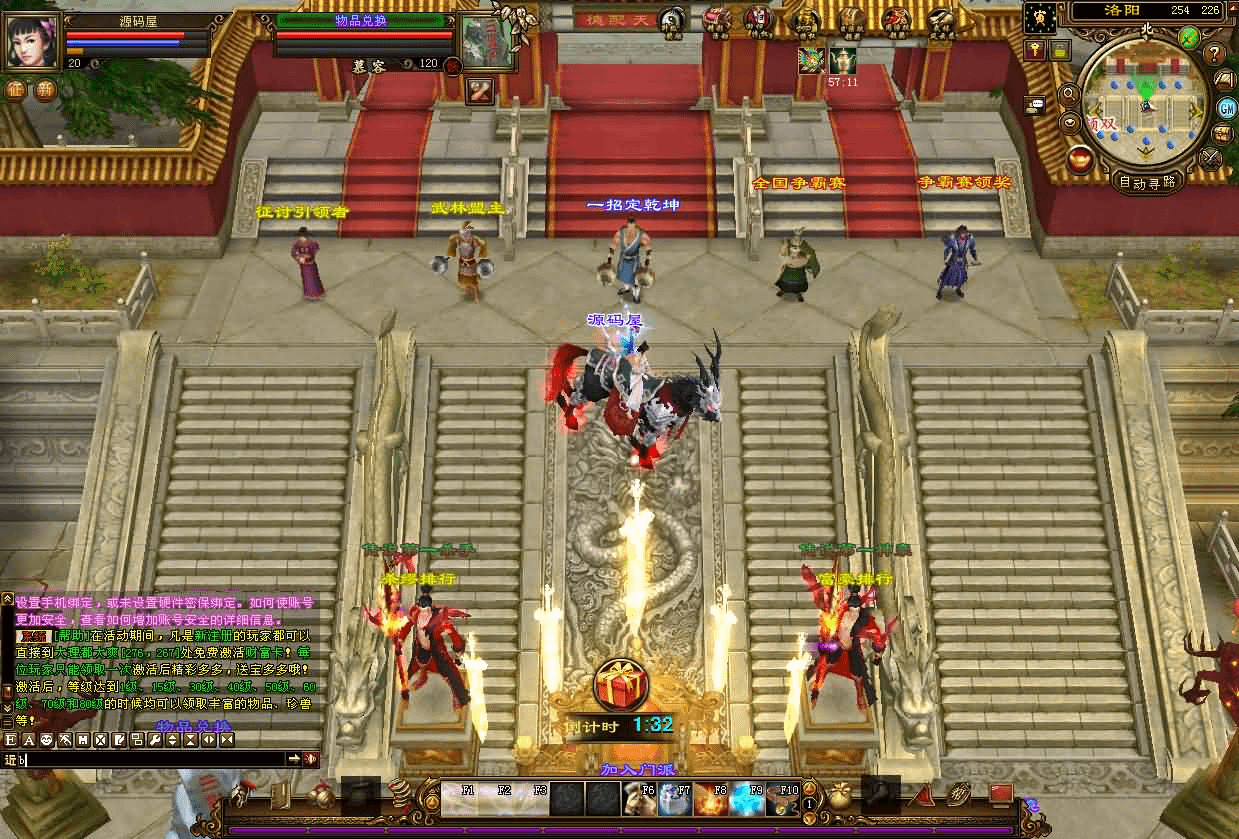Screen dimensions: 1239x839
Task: Use the F6 hotbar skill slot
Action: [639, 799]
